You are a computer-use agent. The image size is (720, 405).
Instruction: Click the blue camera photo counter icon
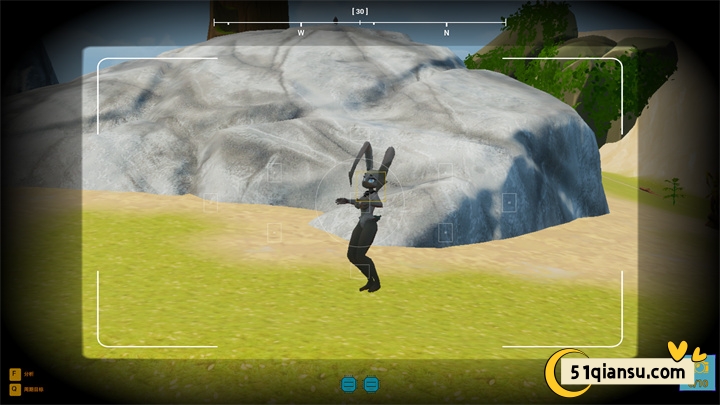click(700, 377)
